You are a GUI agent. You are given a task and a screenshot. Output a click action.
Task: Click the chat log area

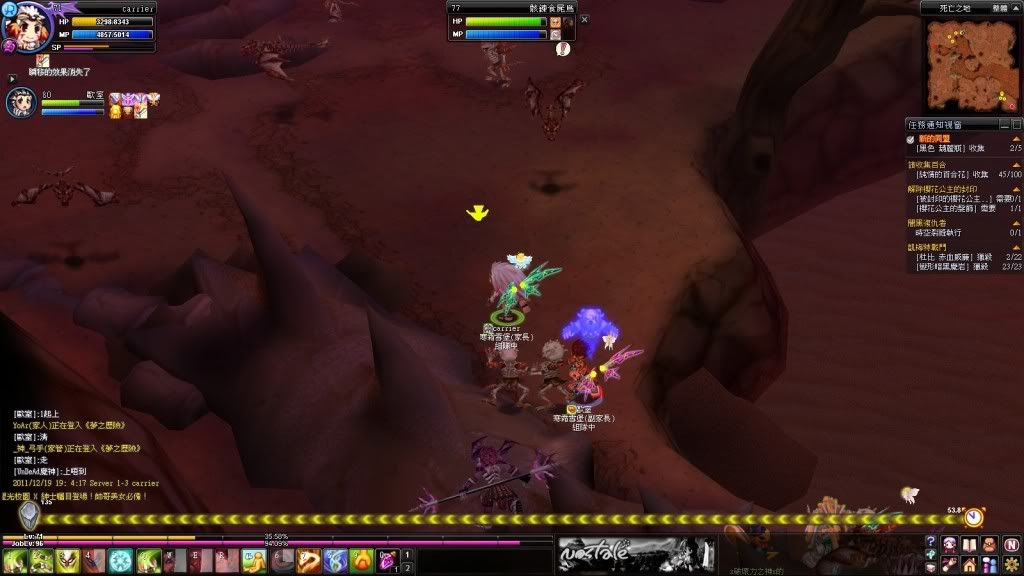click(x=80, y=450)
